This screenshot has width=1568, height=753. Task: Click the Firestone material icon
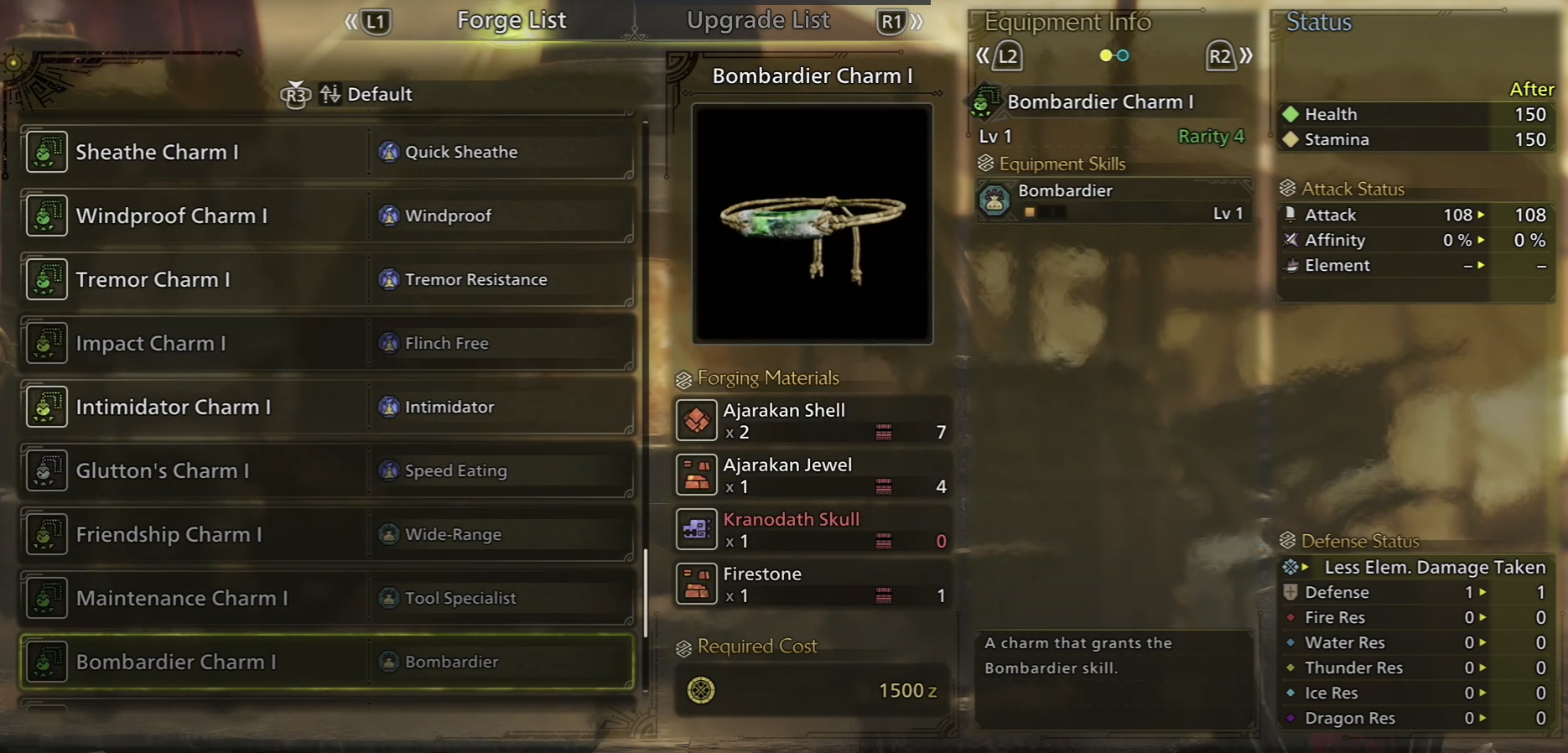(697, 584)
